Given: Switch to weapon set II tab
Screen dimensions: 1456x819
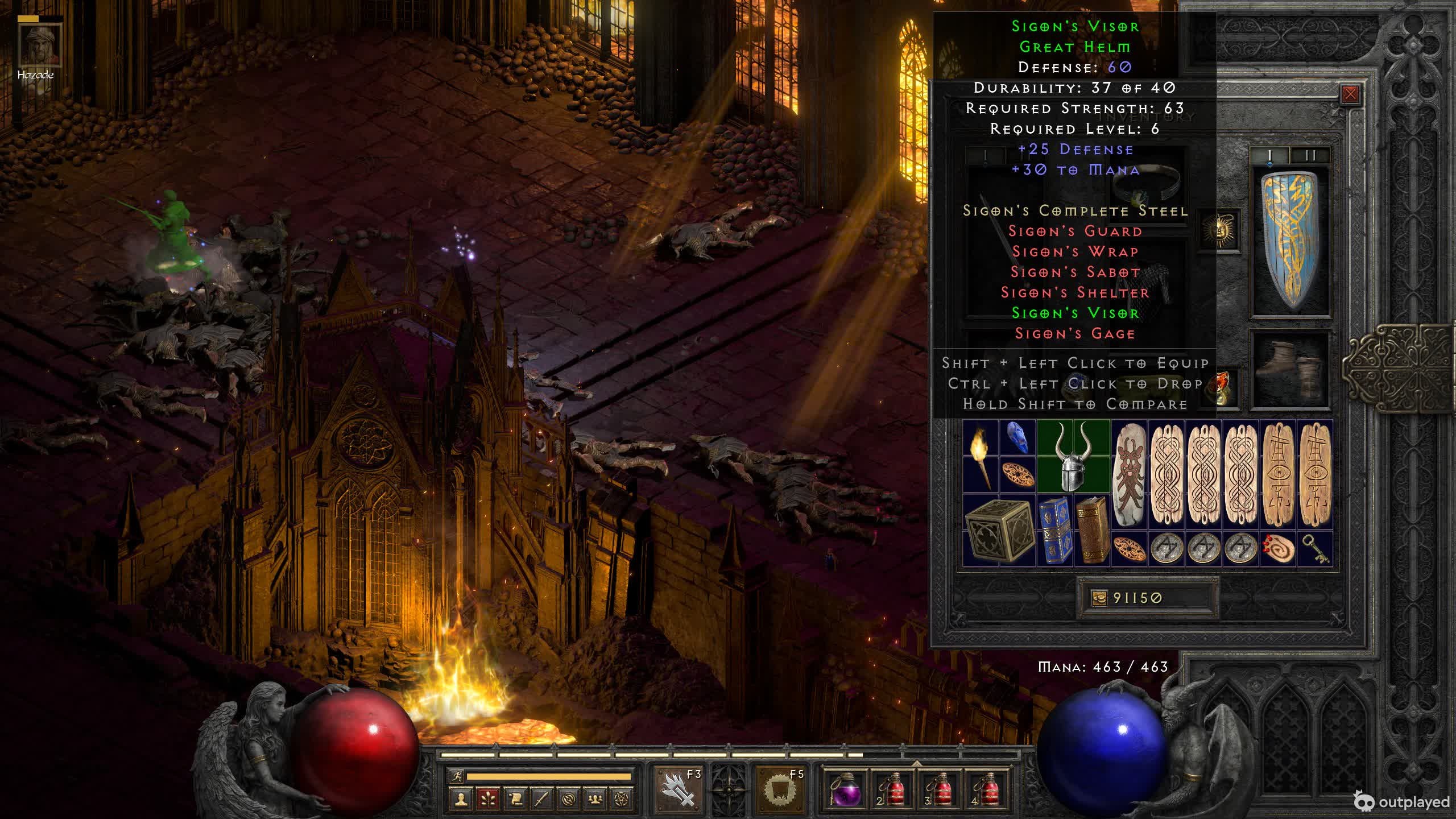Looking at the screenshot, I should (x=1310, y=155).
